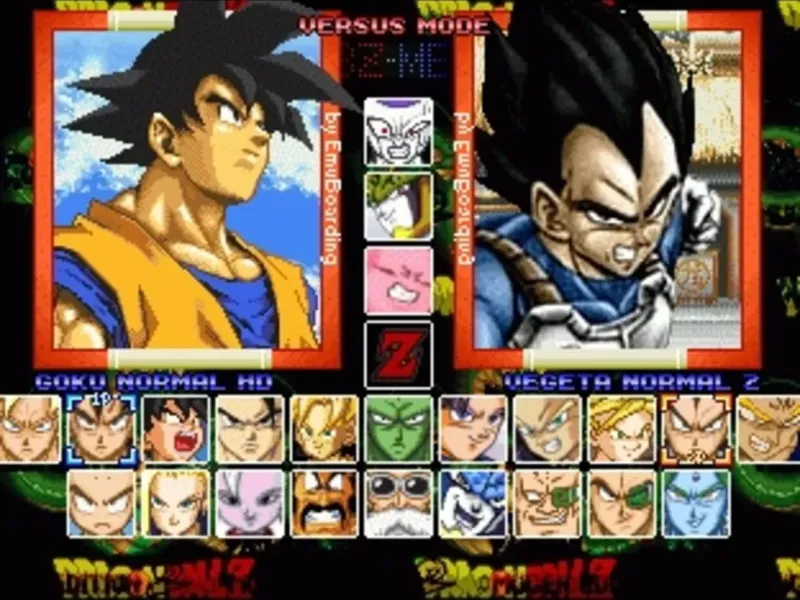Pick the mustached Mr. Satan portrait
This screenshot has width=800, height=600.
[324, 503]
